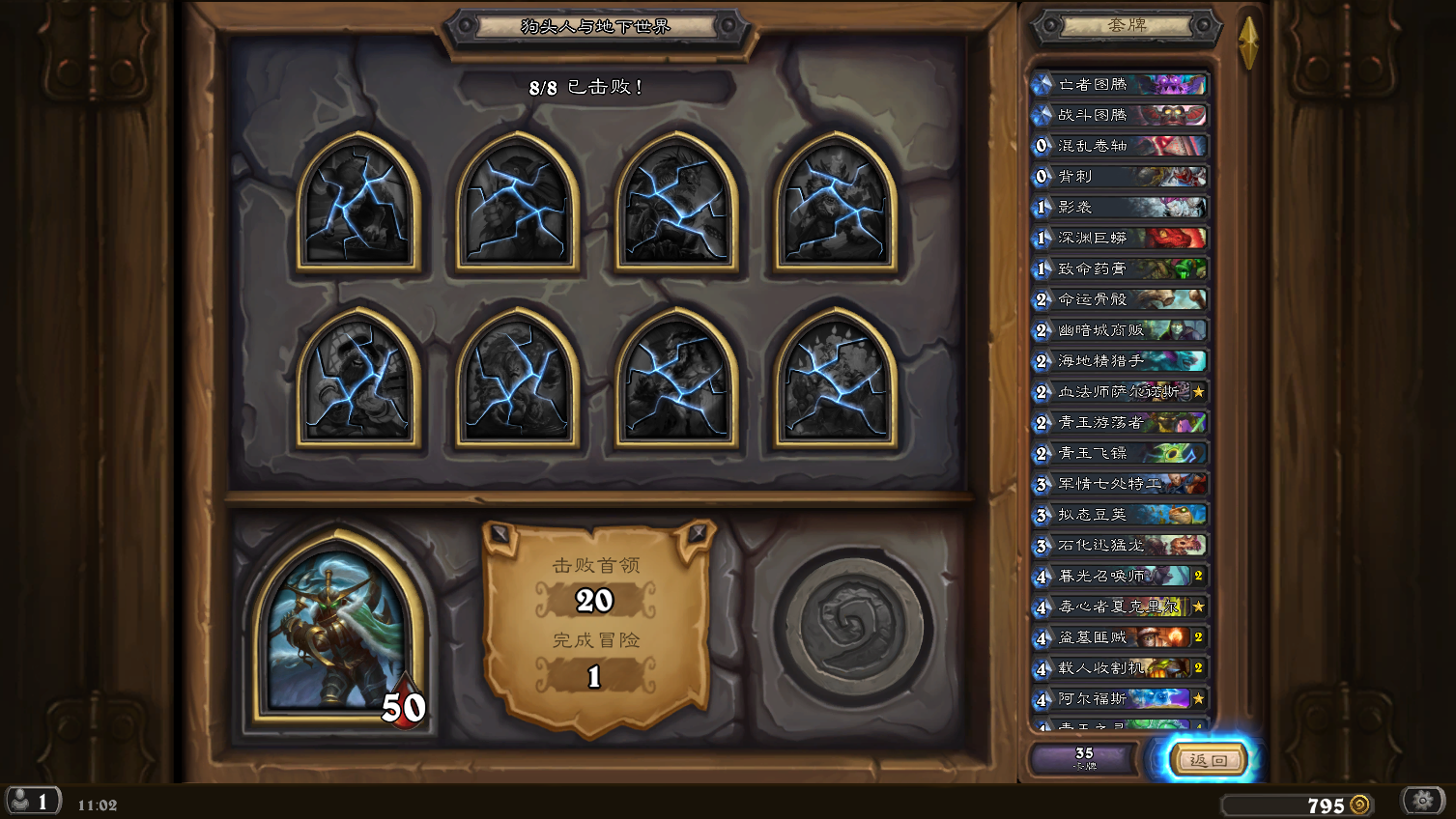
Task: Select the 阿尔福斯 legendary card row
Action: point(1121,699)
